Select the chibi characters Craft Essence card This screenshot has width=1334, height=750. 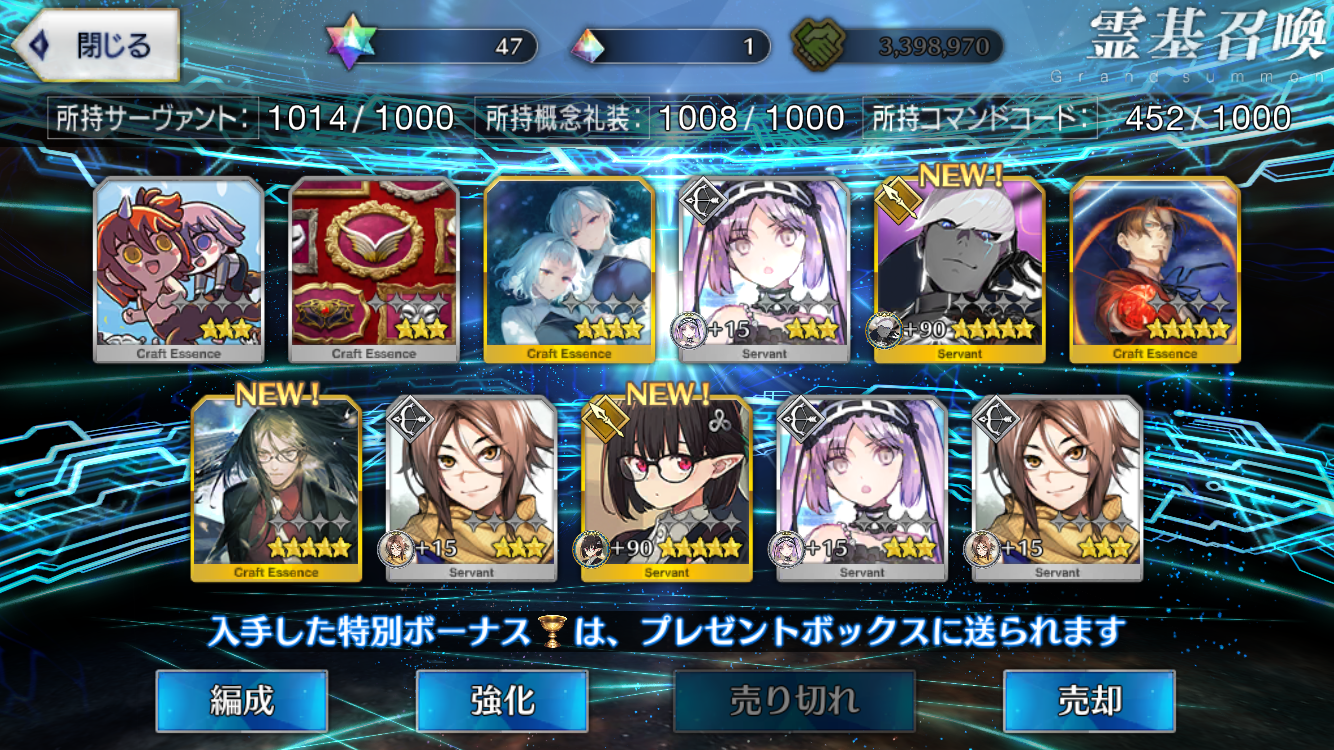pyautogui.click(x=179, y=269)
